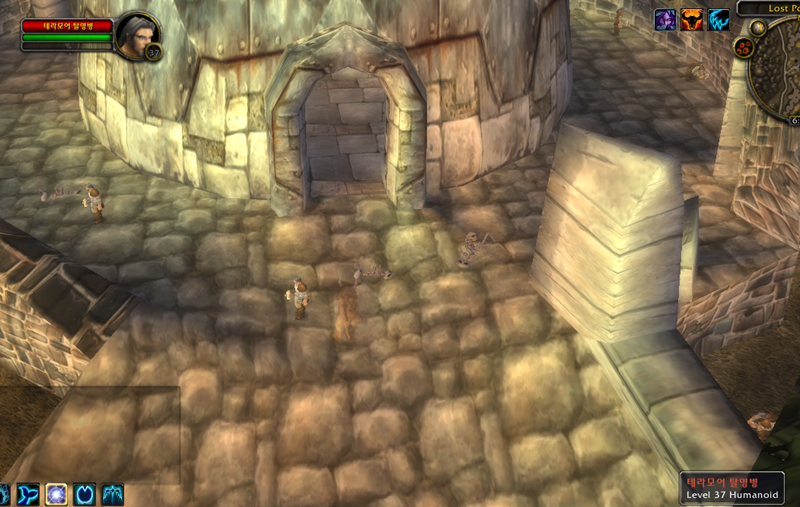Select the blue lightning claw buff icon
Image resolution: width=800 pixels, height=507 pixels.
(x=718, y=20)
